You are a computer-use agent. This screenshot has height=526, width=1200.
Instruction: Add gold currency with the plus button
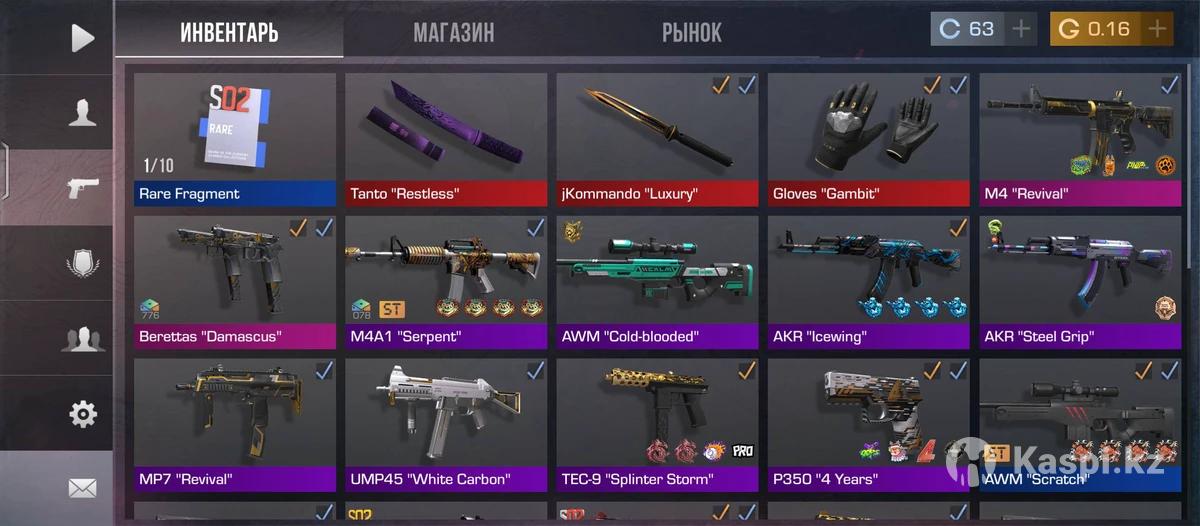click(x=1157, y=29)
